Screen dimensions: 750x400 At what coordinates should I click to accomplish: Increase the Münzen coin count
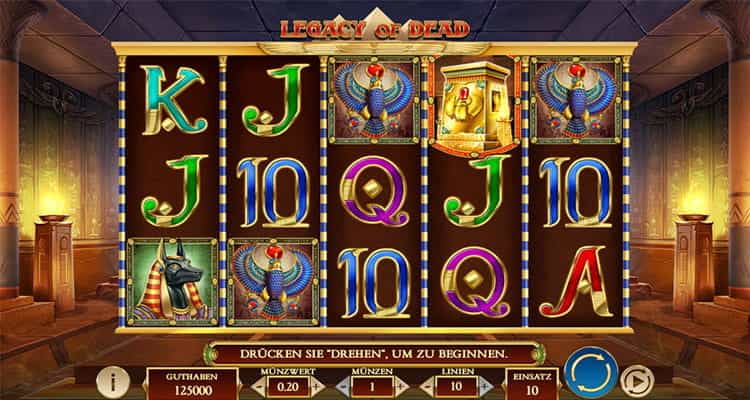(x=403, y=385)
